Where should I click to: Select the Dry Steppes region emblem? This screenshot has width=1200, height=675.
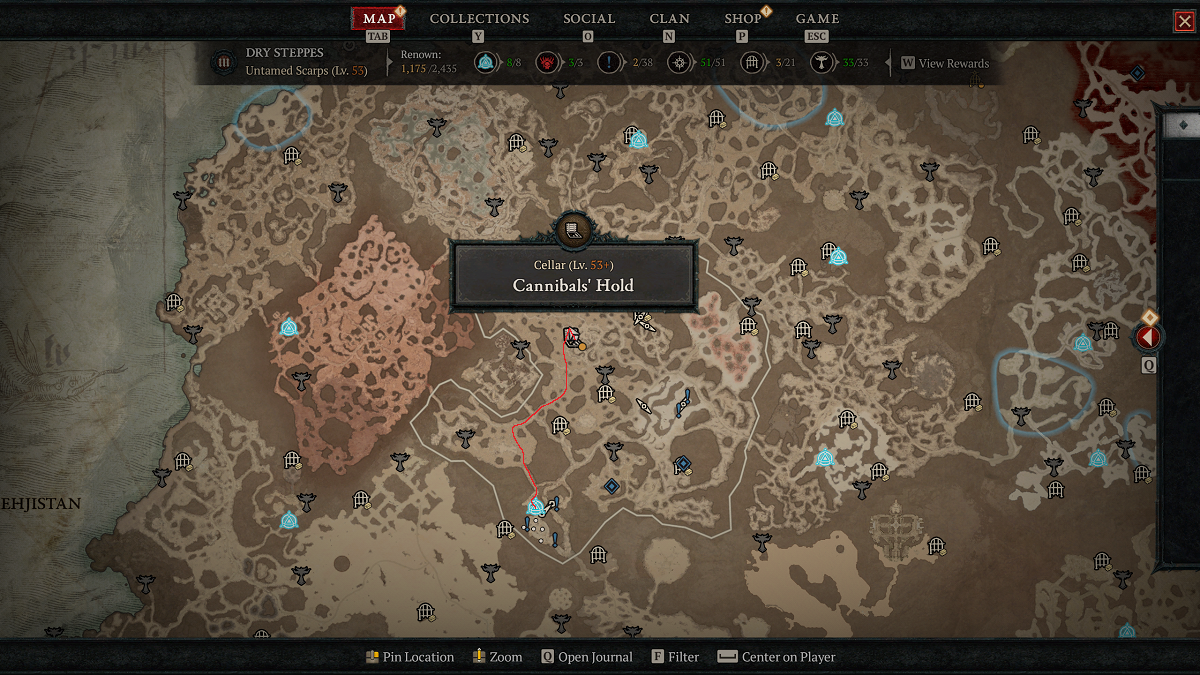coord(222,63)
